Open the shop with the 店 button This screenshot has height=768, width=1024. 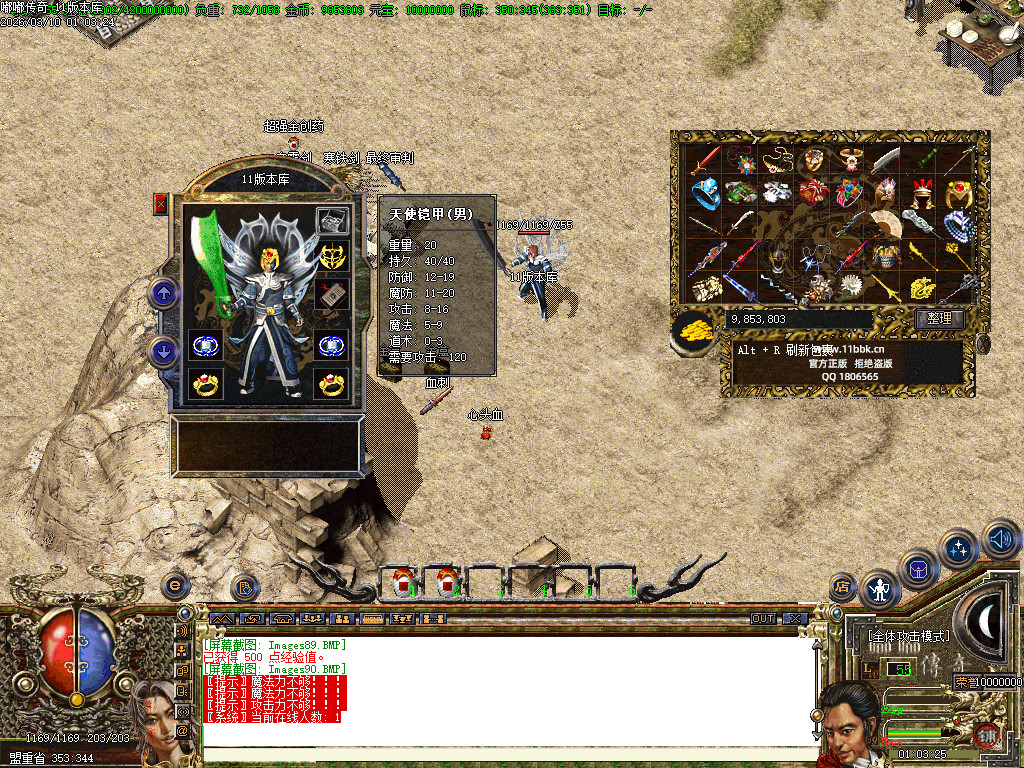coord(844,586)
